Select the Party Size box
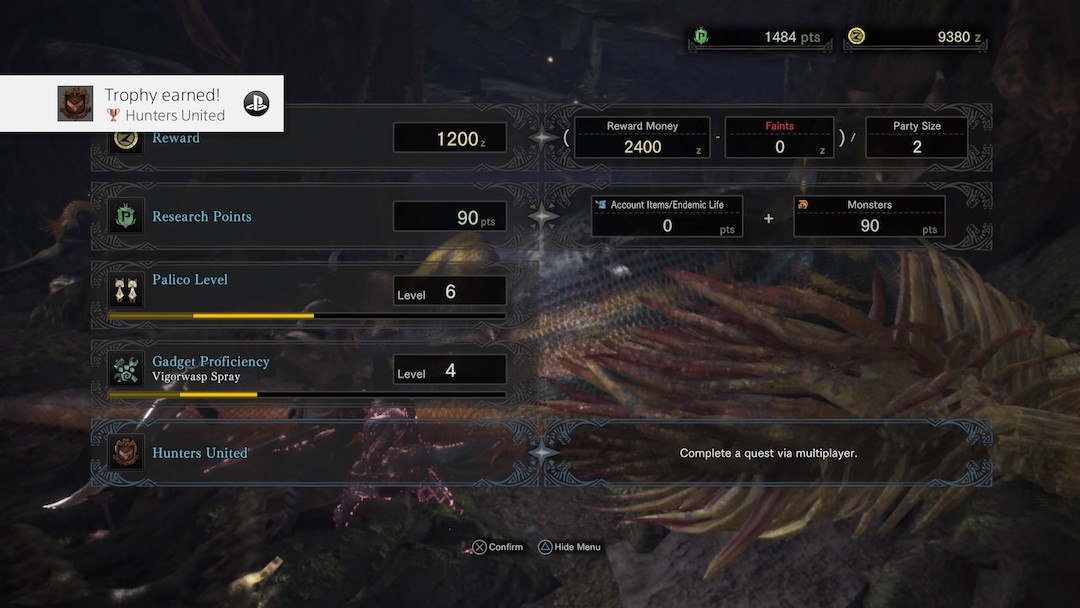The image size is (1080, 608). pyautogui.click(x=916, y=138)
